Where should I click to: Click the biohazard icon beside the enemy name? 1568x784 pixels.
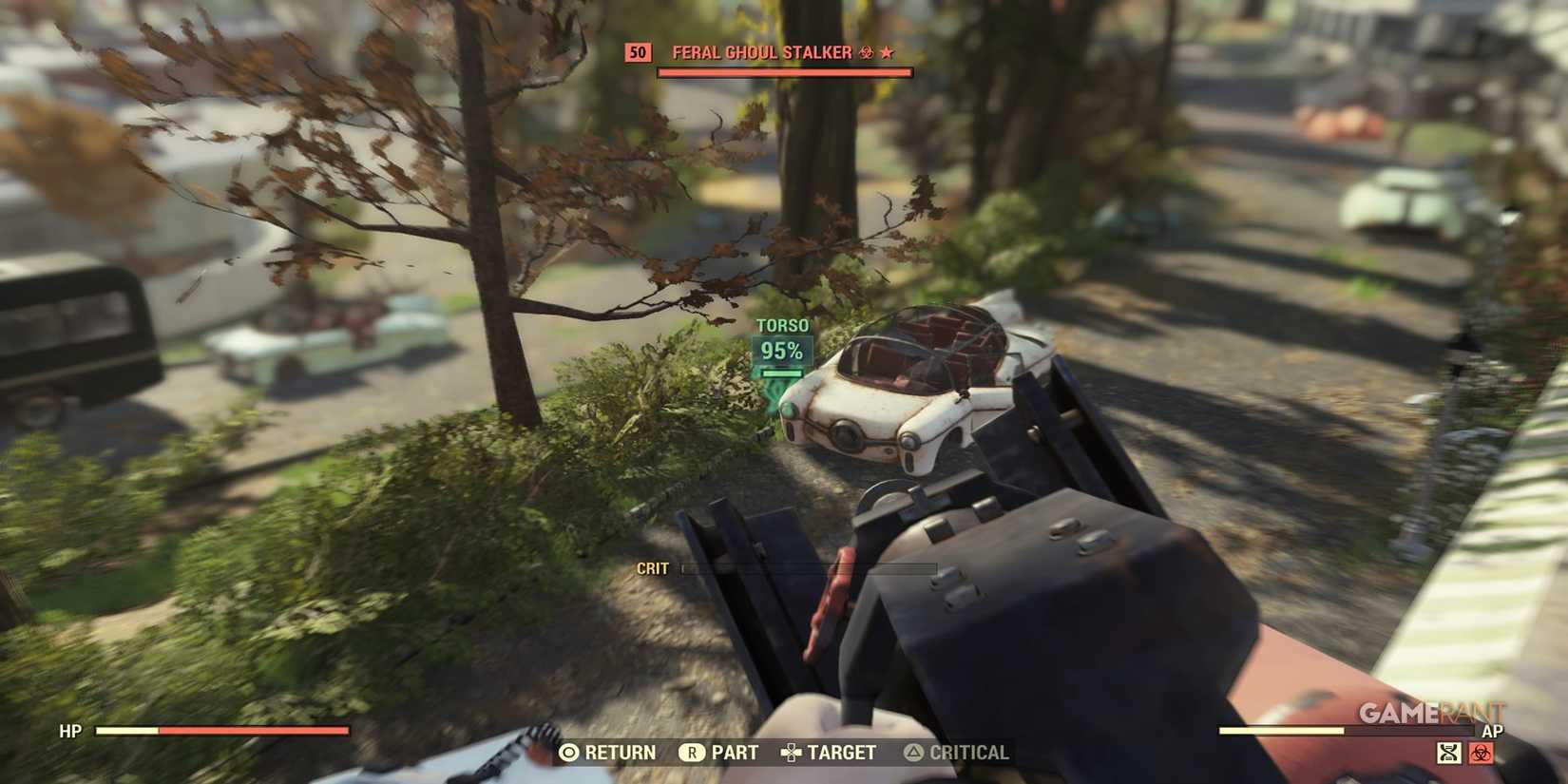pyautogui.click(x=865, y=52)
